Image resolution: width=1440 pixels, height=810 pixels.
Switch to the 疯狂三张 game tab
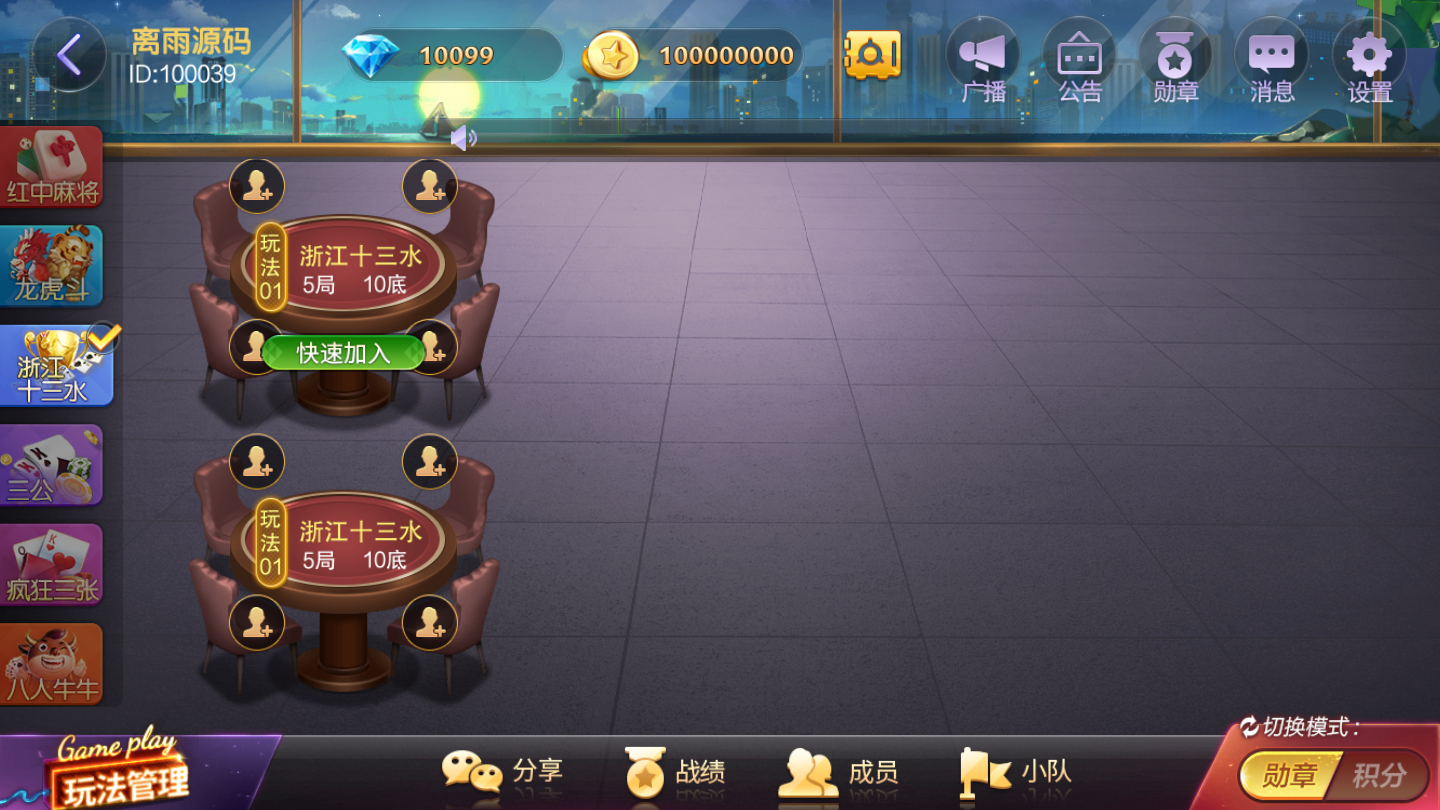[52, 565]
